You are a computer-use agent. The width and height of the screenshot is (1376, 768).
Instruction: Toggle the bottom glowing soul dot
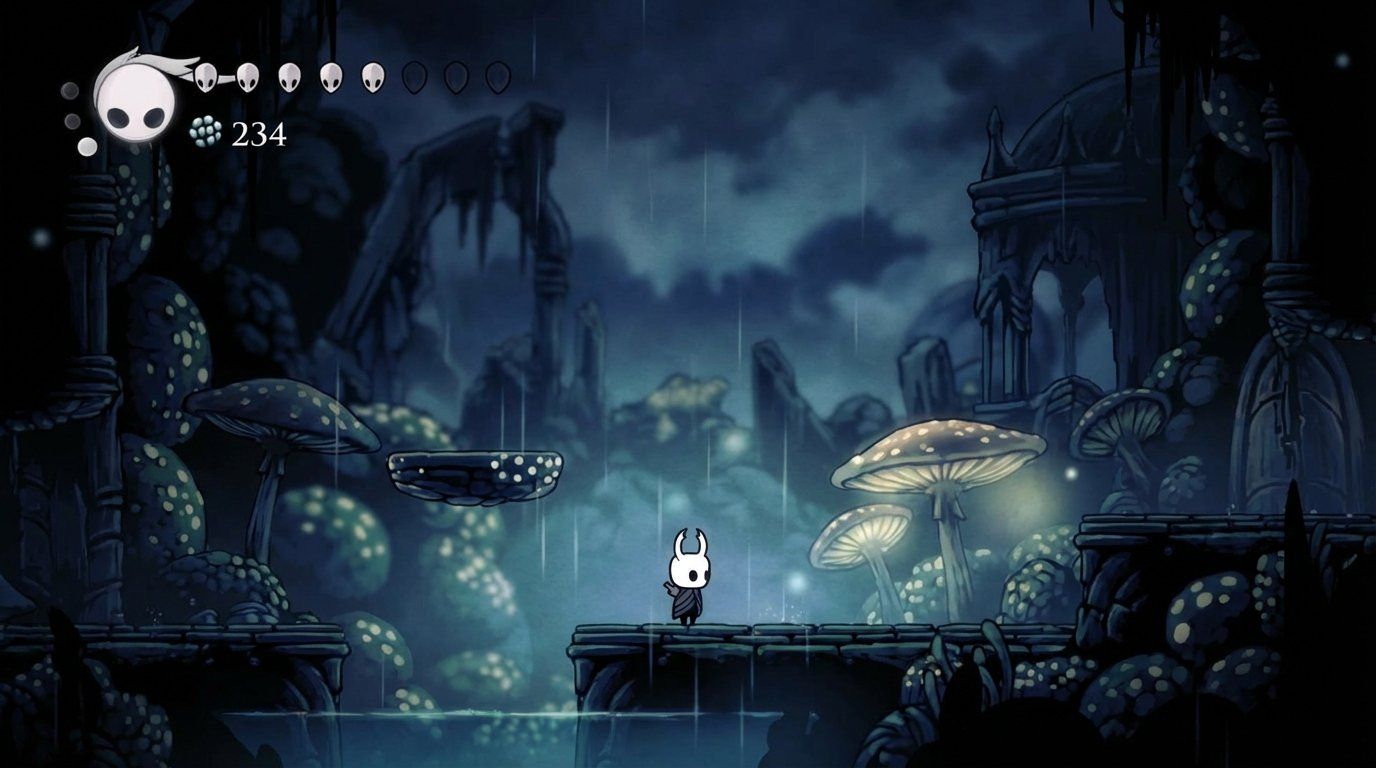coord(87,145)
